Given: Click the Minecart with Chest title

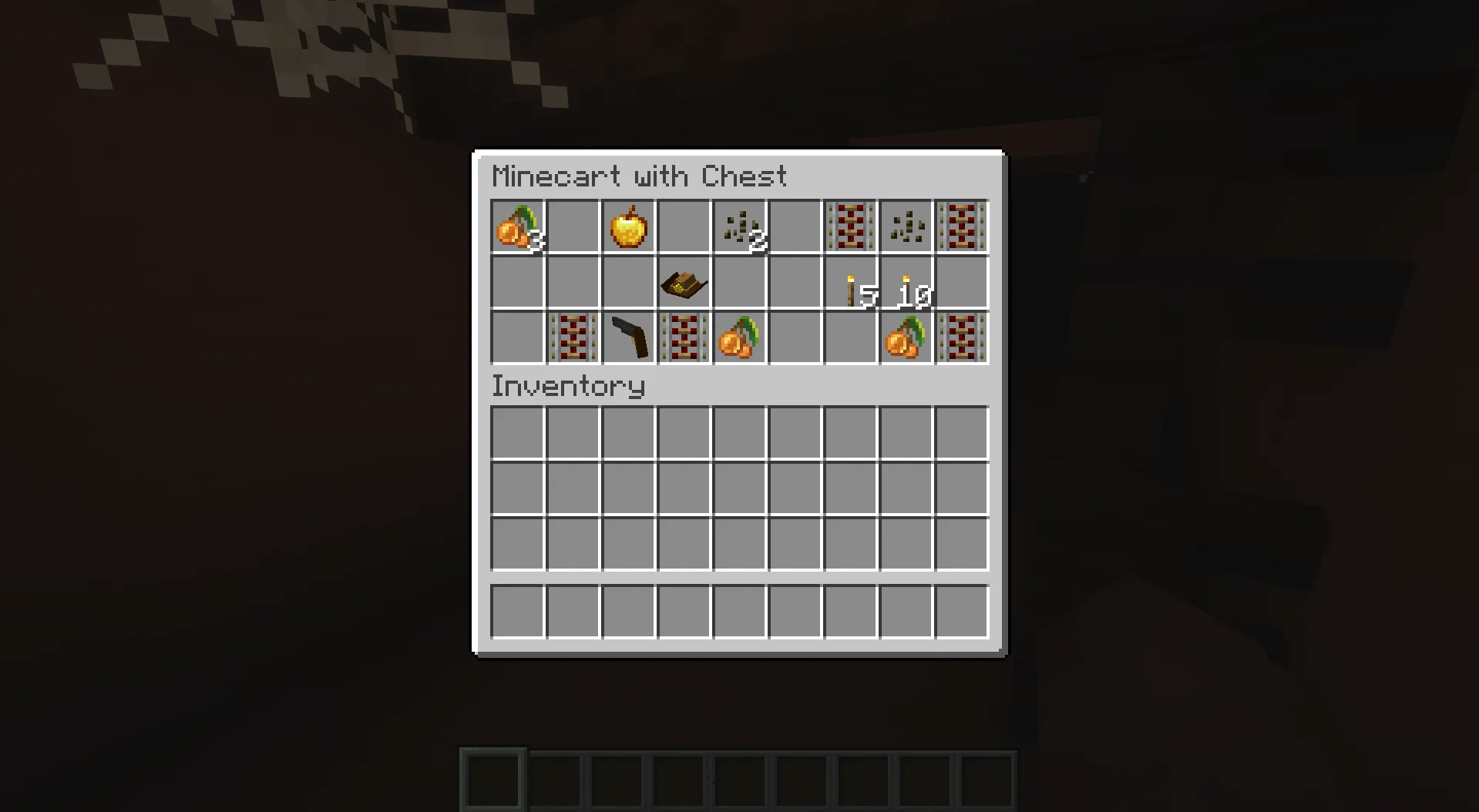Looking at the screenshot, I should pyautogui.click(x=640, y=176).
